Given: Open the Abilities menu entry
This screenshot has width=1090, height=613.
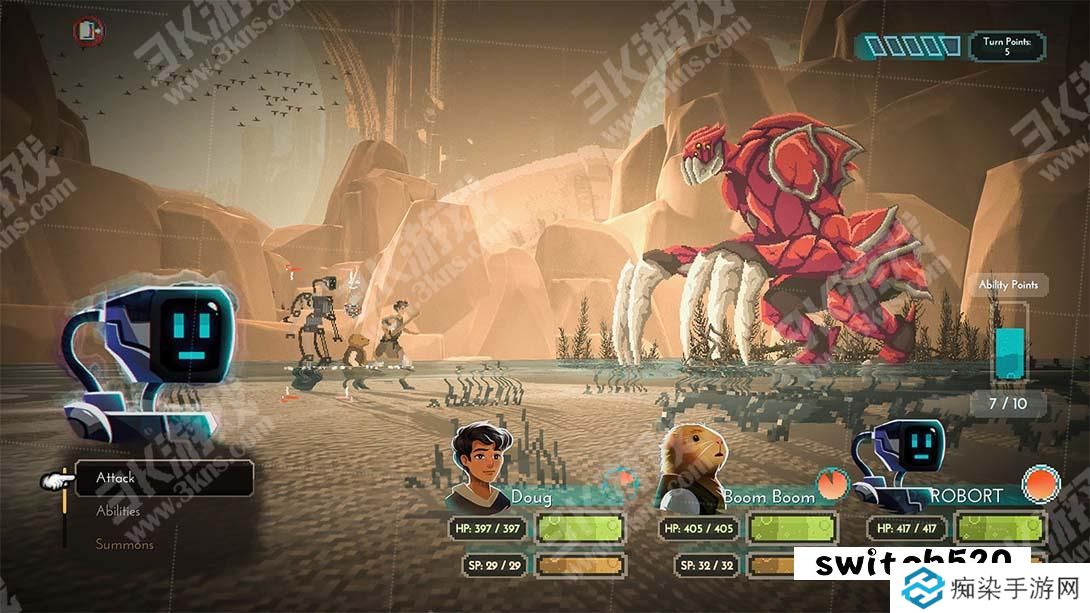Looking at the screenshot, I should (x=118, y=511).
